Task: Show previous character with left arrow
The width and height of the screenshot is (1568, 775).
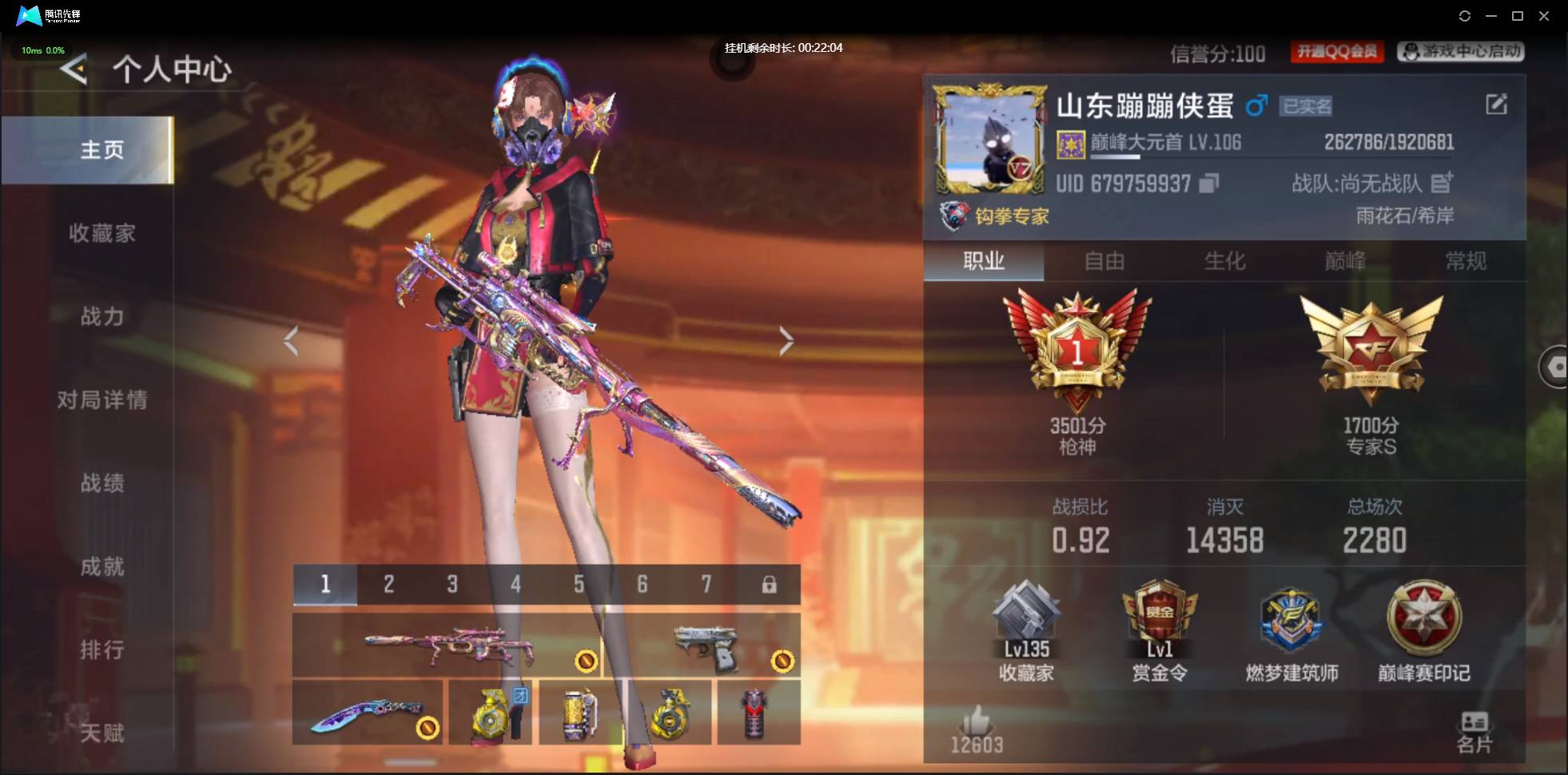Action: pyautogui.click(x=292, y=340)
